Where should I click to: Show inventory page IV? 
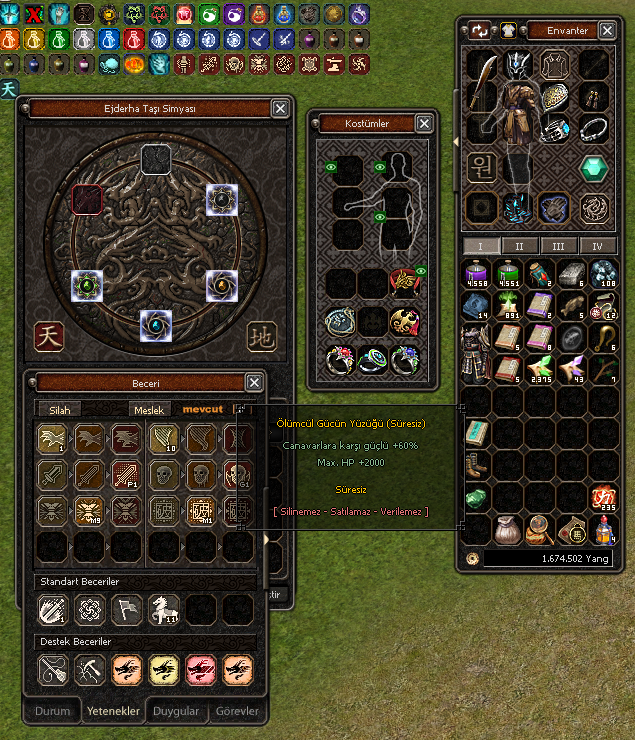pyautogui.click(x=597, y=246)
